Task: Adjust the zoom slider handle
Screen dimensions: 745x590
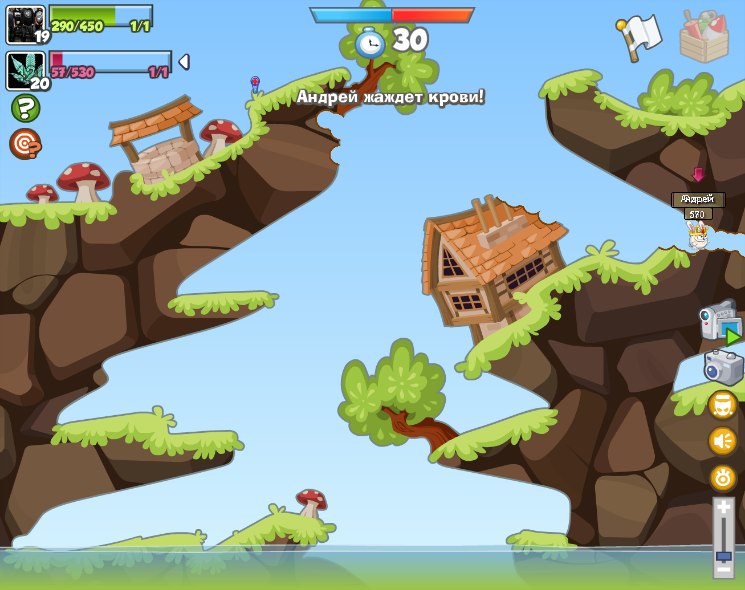Action: click(724, 555)
